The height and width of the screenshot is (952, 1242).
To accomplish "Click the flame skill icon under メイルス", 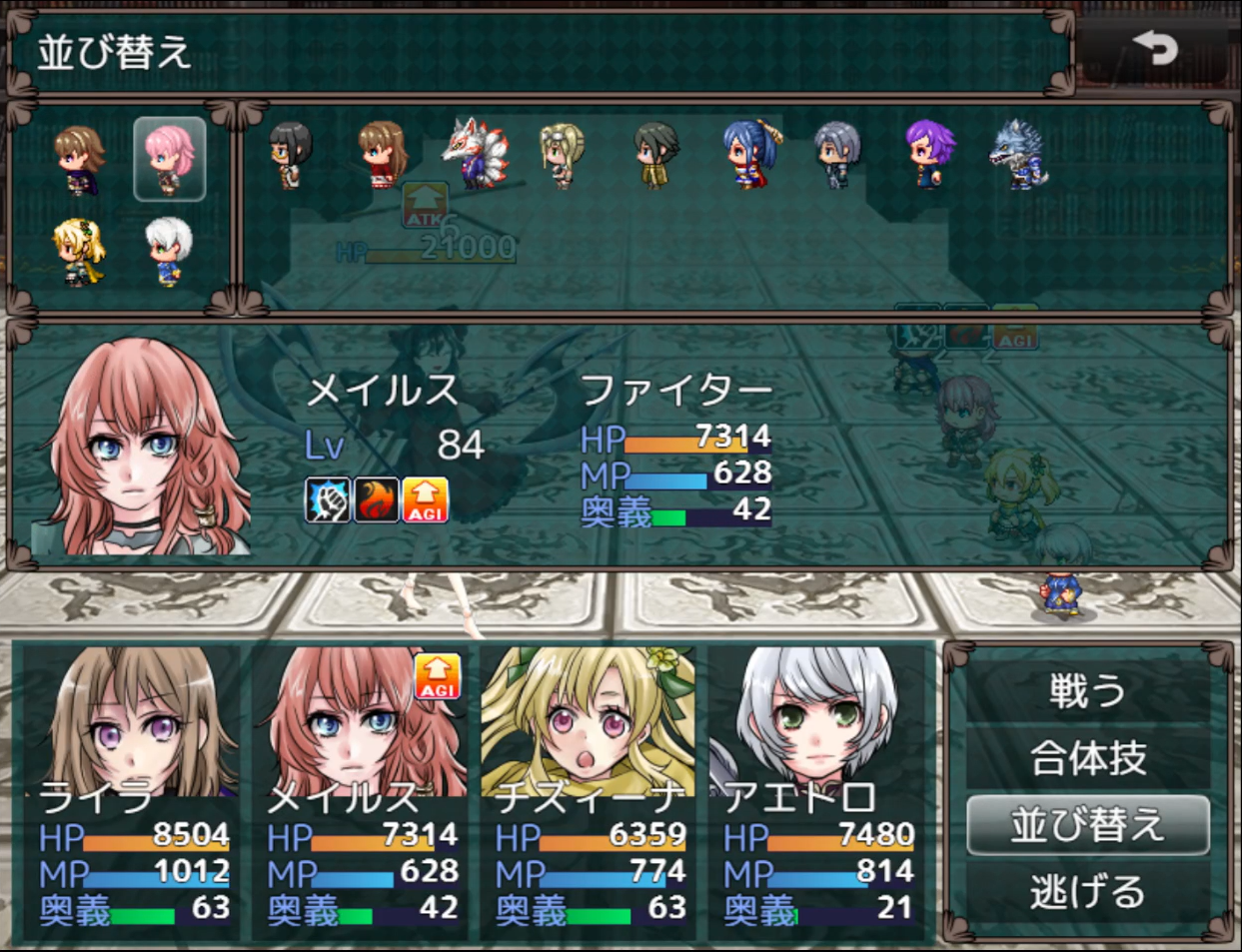I will 376,499.
